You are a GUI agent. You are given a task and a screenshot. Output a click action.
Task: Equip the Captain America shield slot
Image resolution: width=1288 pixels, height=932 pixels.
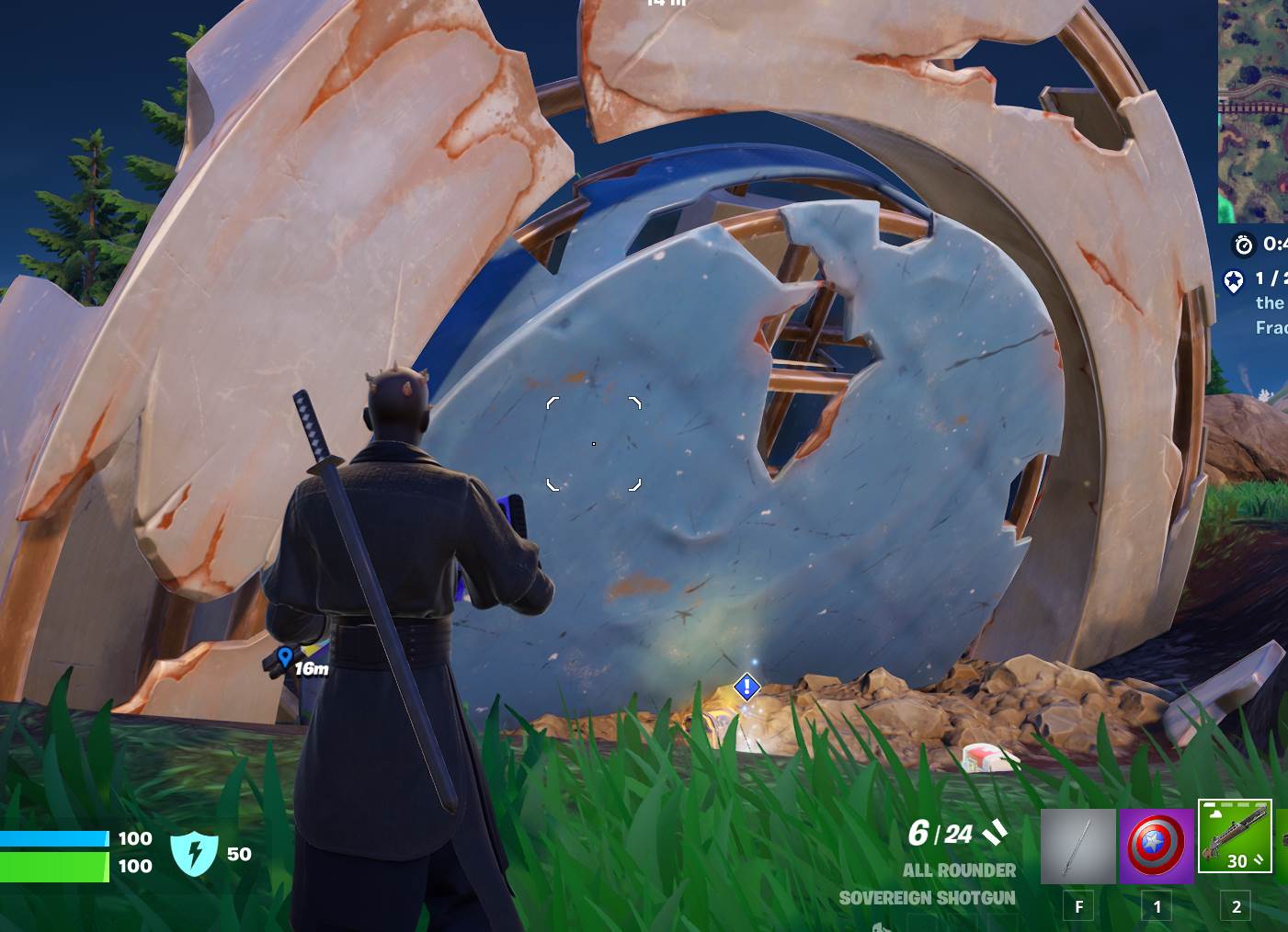click(1156, 847)
